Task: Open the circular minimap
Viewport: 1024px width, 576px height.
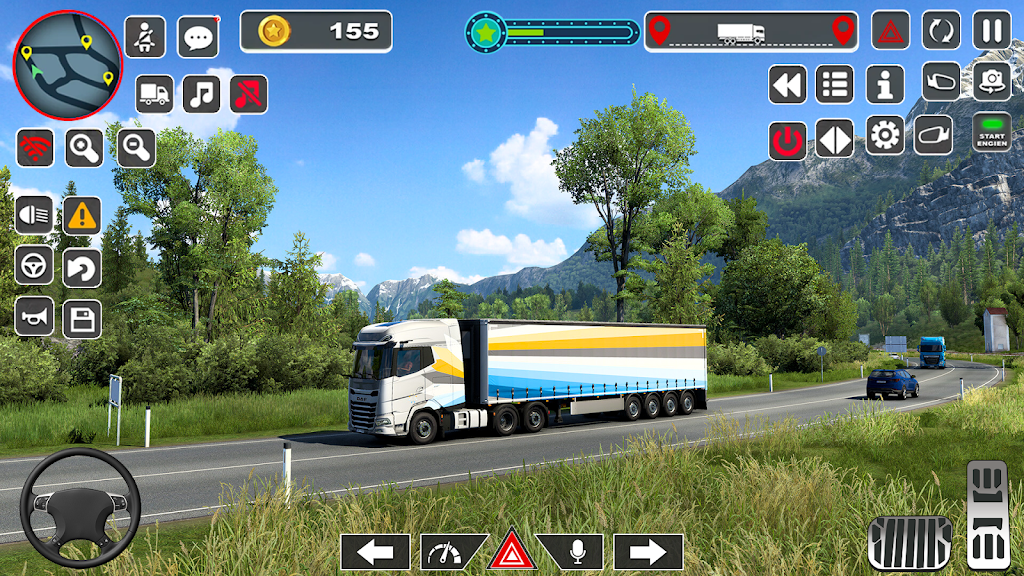Action: click(x=67, y=66)
